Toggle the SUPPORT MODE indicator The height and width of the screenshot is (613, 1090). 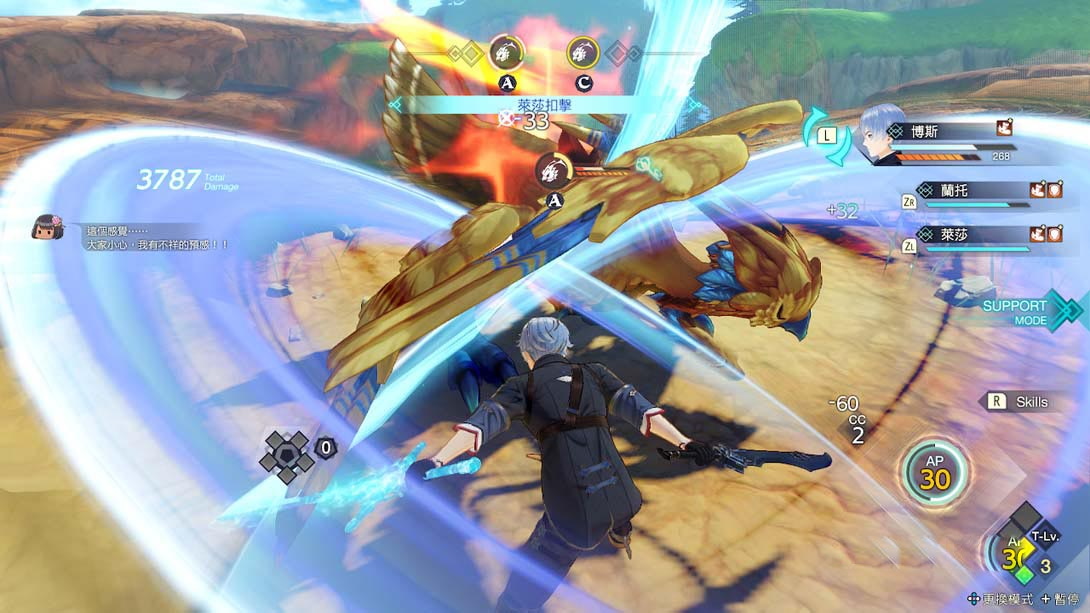pos(1026,311)
